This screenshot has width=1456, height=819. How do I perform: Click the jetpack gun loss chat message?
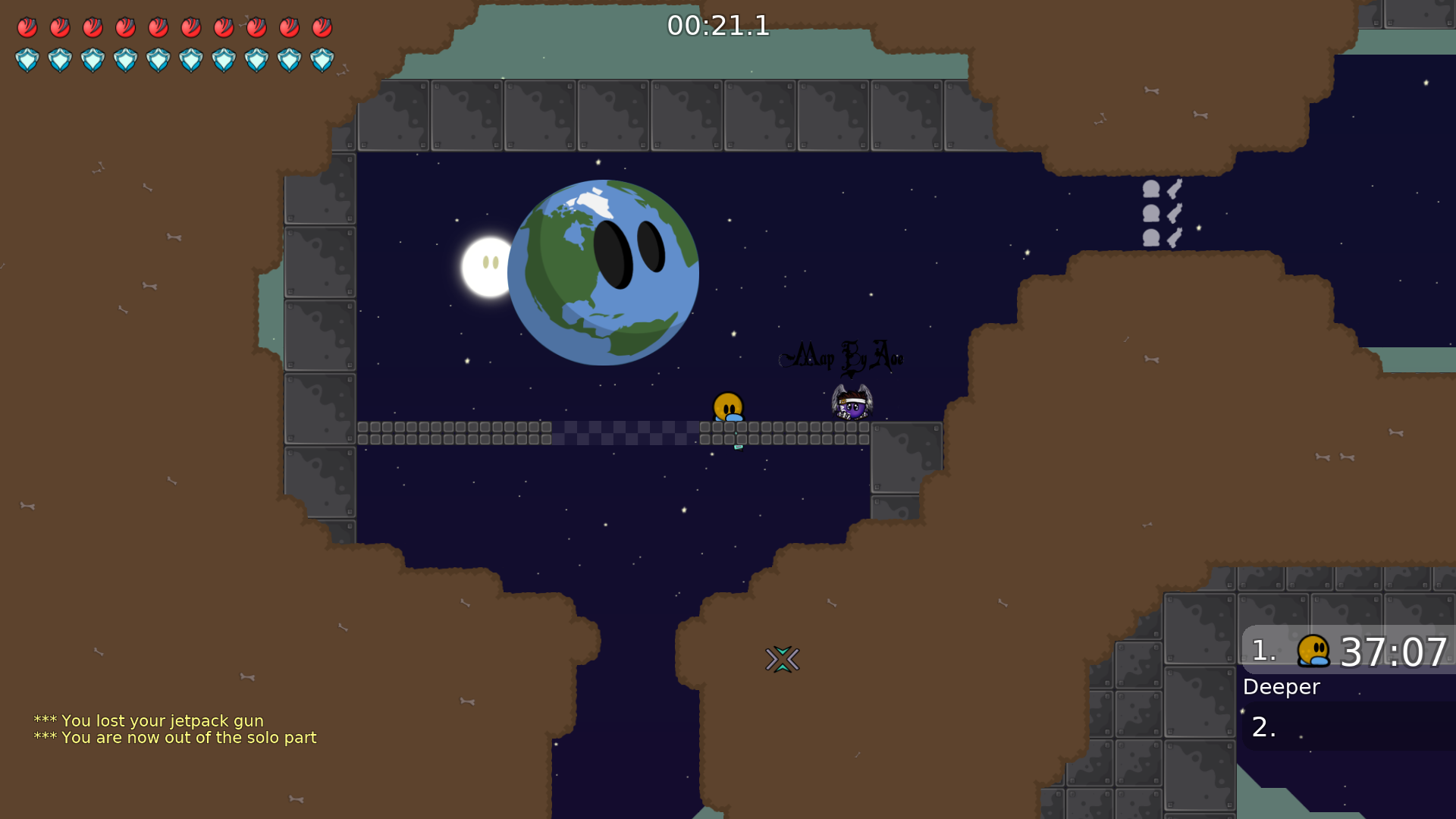pos(149,720)
